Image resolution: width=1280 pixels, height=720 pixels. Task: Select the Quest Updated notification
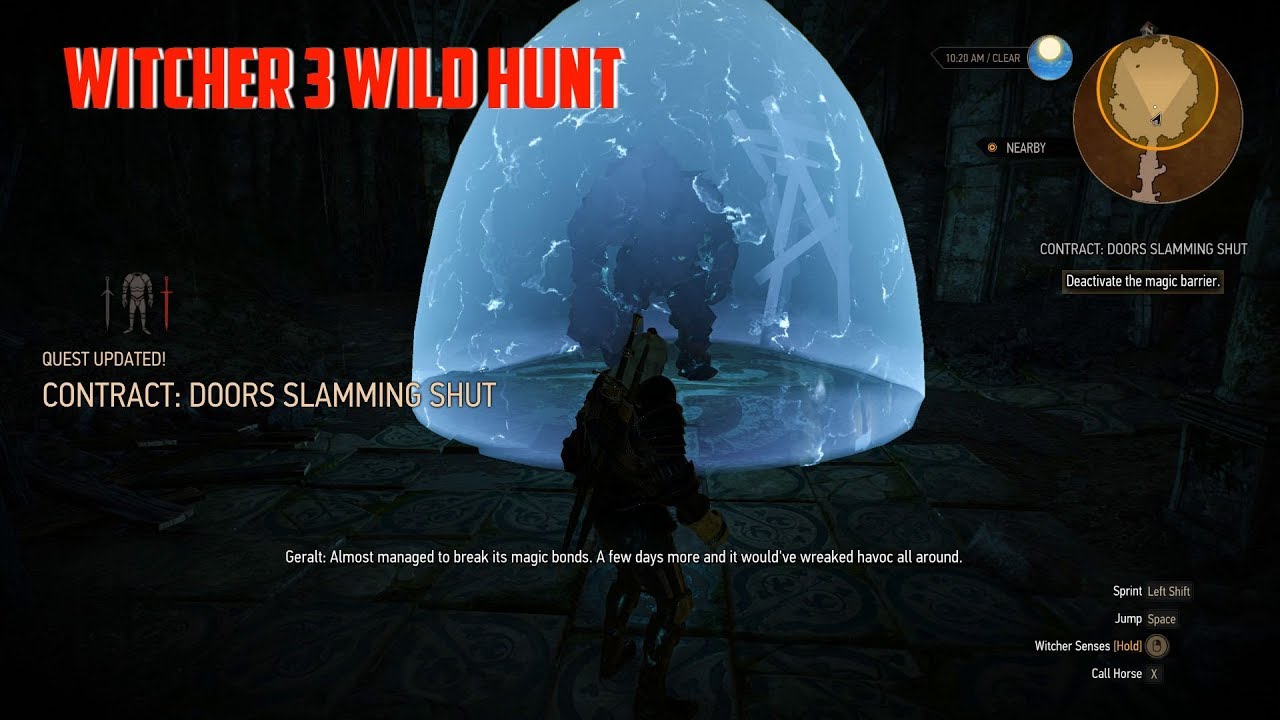[103, 357]
